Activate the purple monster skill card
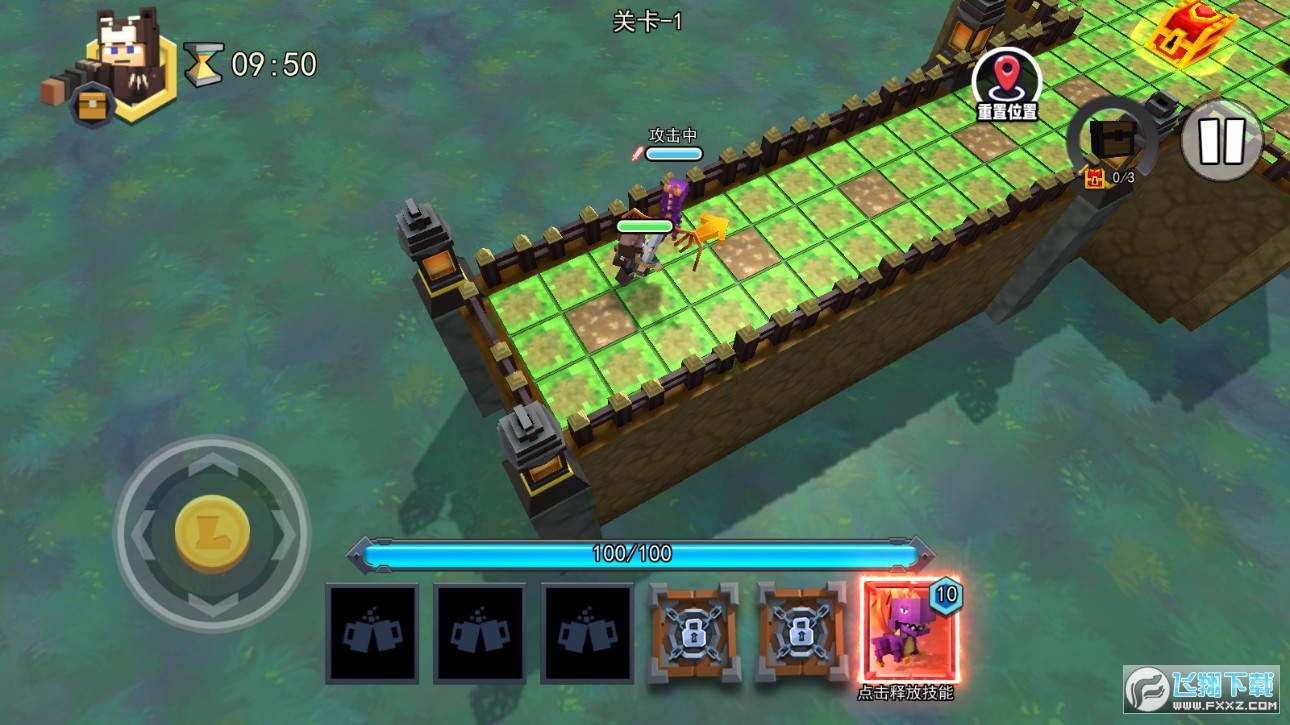Viewport: 1290px width, 725px height. coord(909,631)
